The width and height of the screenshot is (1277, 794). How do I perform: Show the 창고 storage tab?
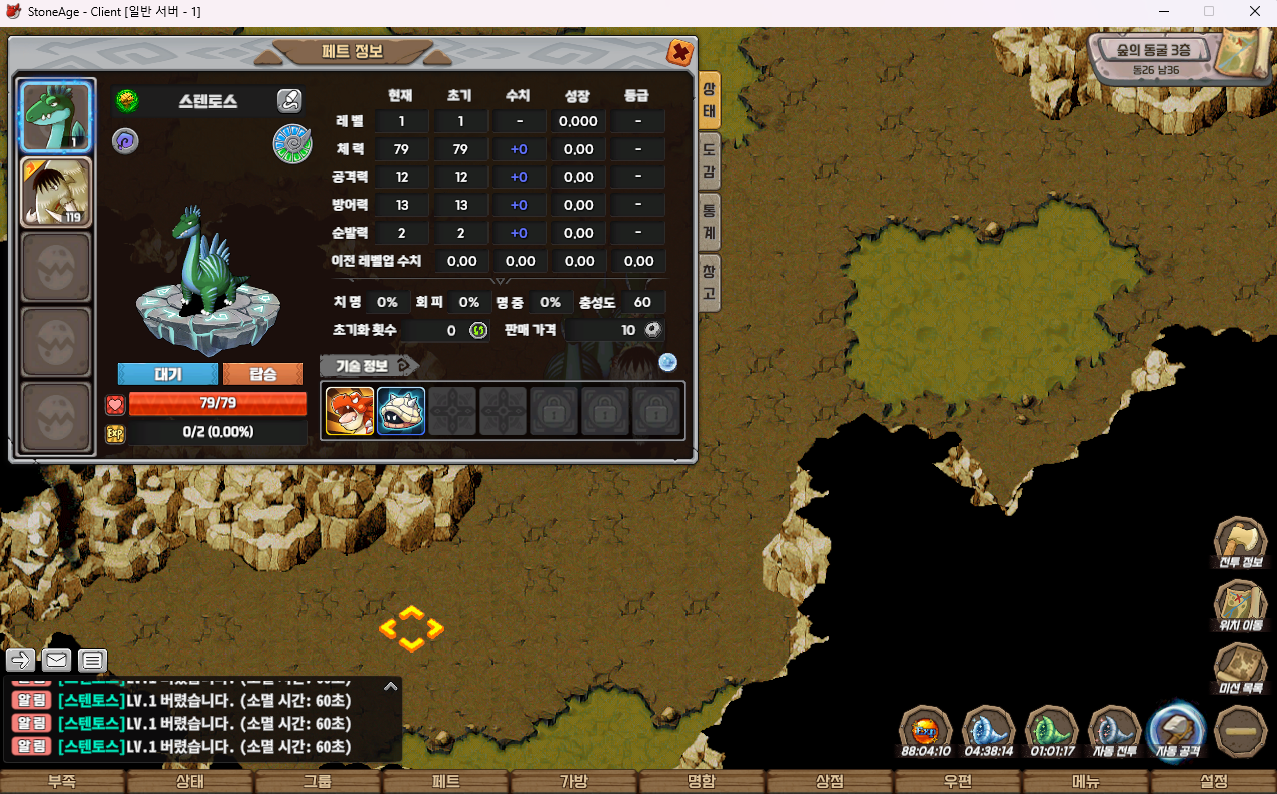(709, 282)
